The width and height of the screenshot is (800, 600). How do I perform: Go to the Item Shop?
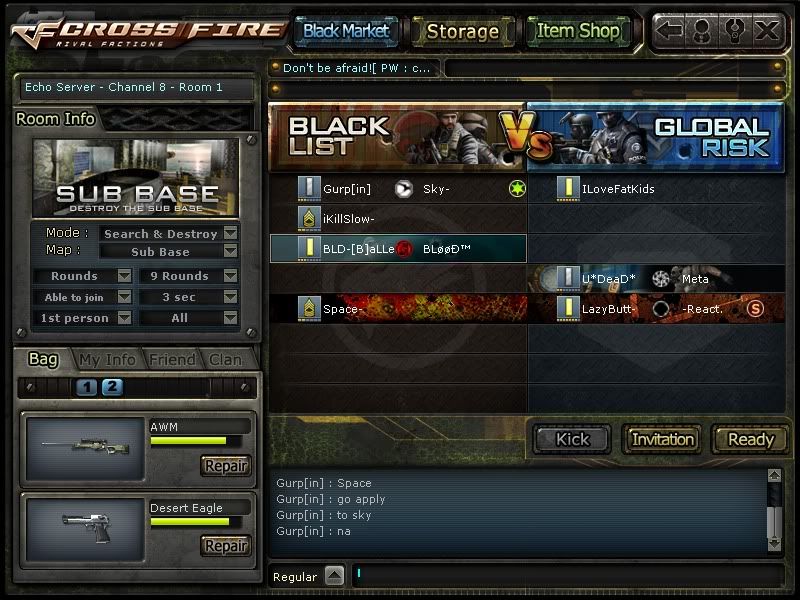(x=578, y=31)
